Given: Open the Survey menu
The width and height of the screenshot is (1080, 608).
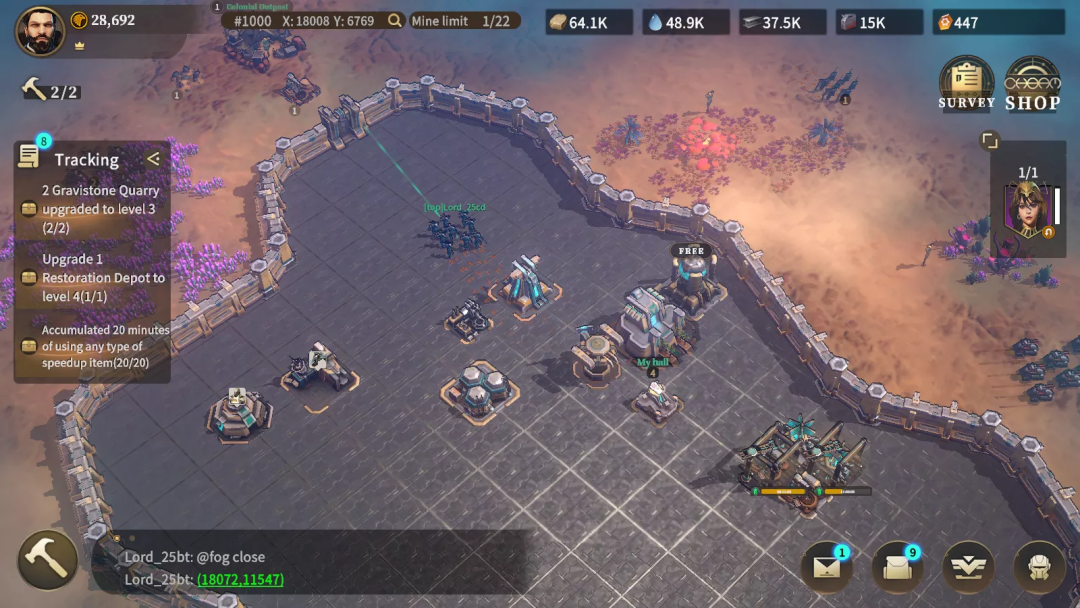Looking at the screenshot, I should click(x=966, y=83).
